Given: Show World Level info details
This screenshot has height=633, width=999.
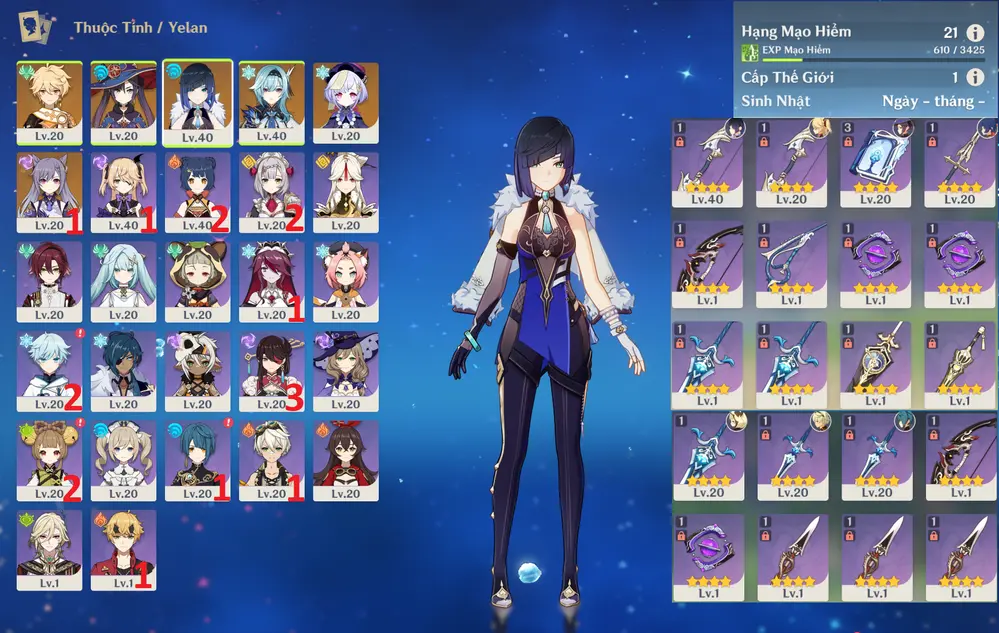Looking at the screenshot, I should coord(975,77).
